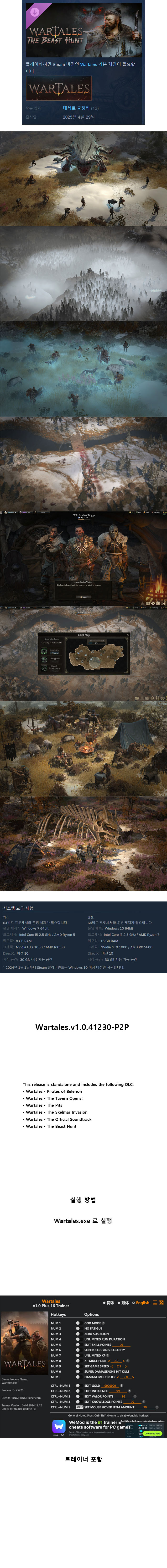
Task: Click the WeMod Download now button
Action: [x=152, y=1433]
